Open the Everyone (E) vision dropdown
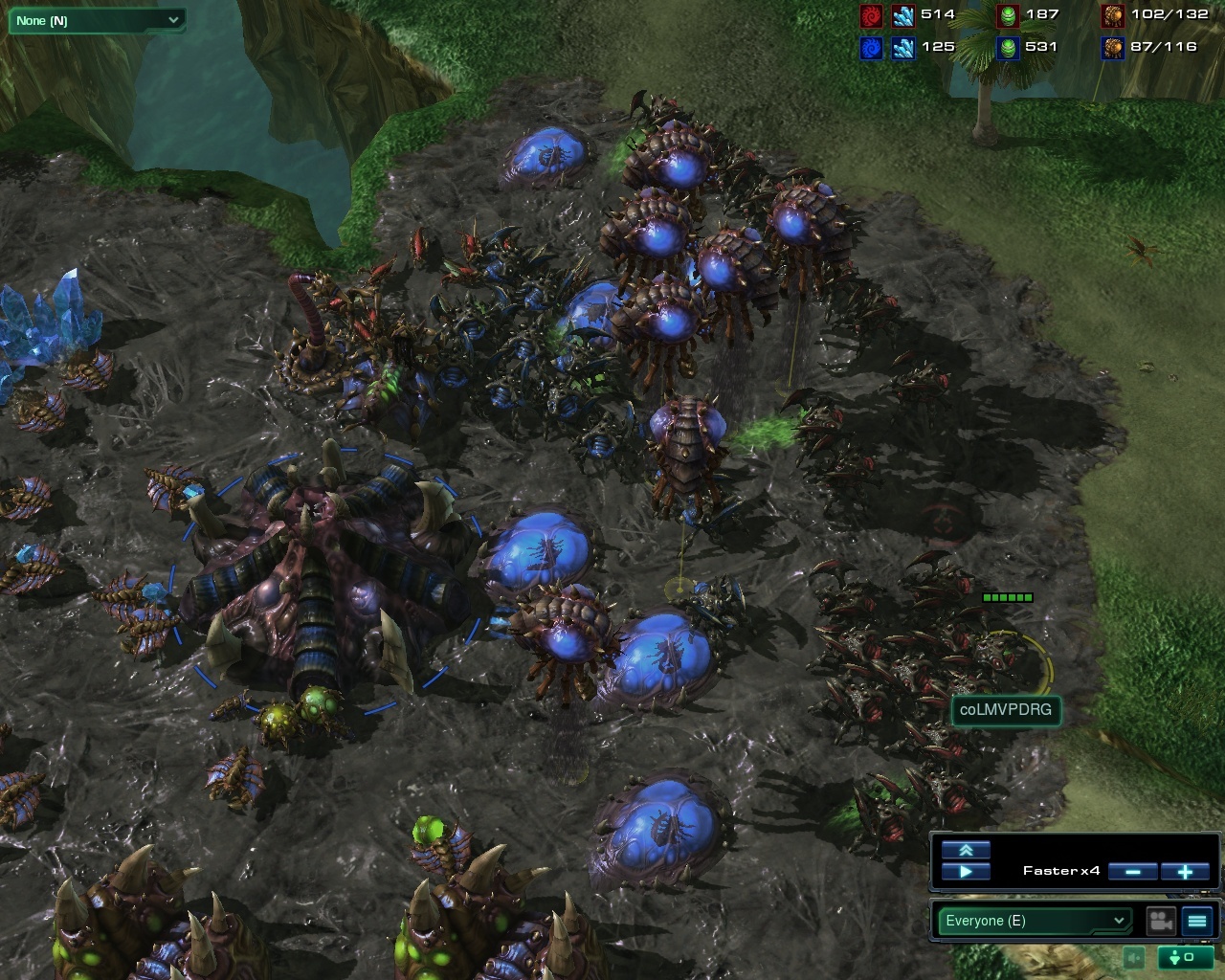The width and height of the screenshot is (1225, 980). [x=1035, y=921]
